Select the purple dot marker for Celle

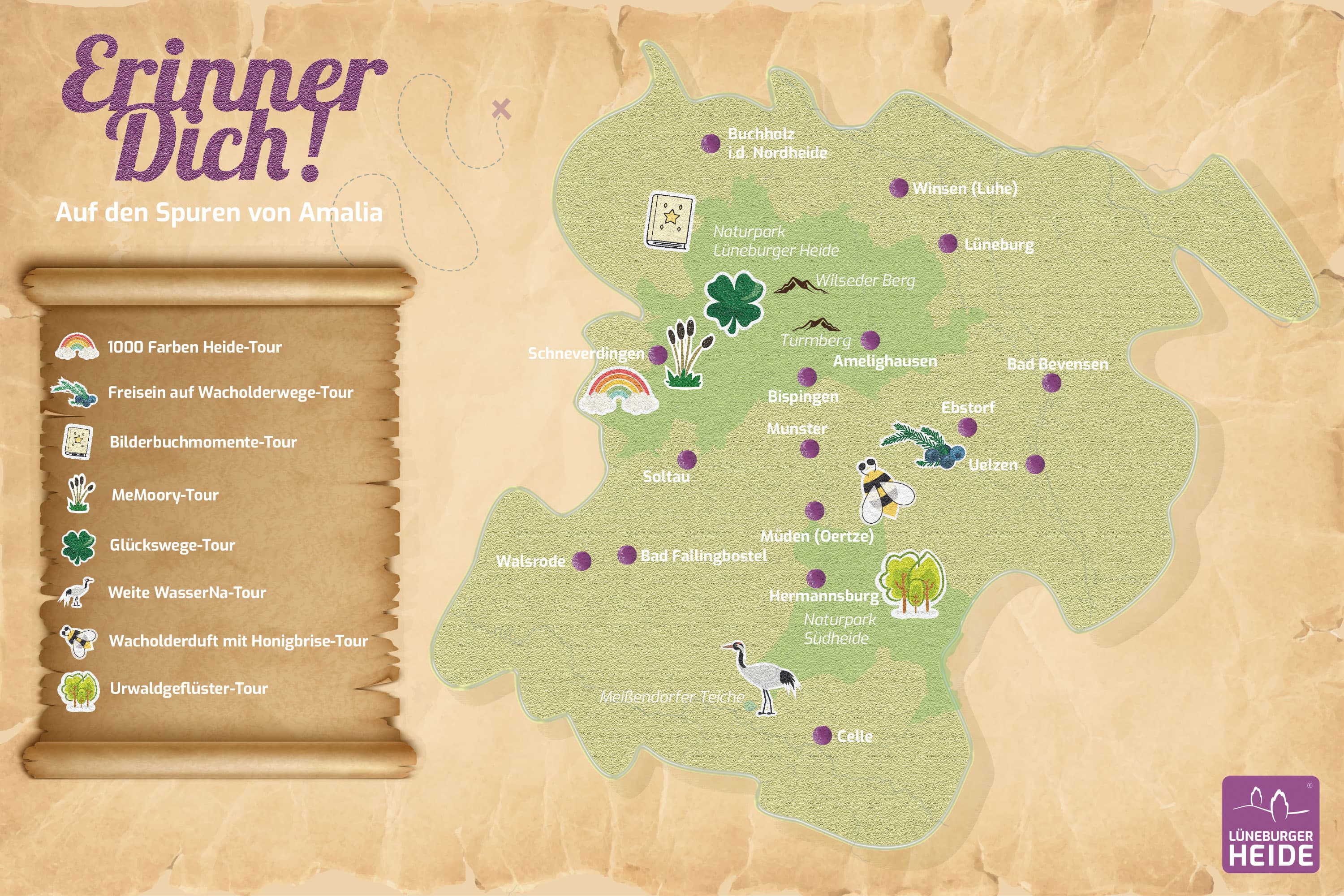822,736
